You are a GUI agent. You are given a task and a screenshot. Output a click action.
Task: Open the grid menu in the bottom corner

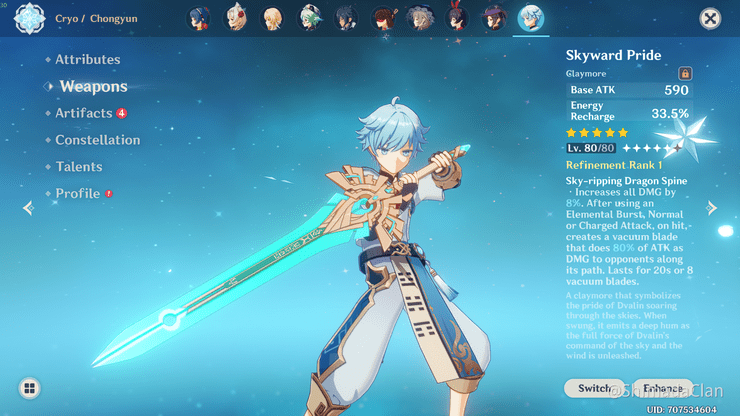[x=30, y=388]
